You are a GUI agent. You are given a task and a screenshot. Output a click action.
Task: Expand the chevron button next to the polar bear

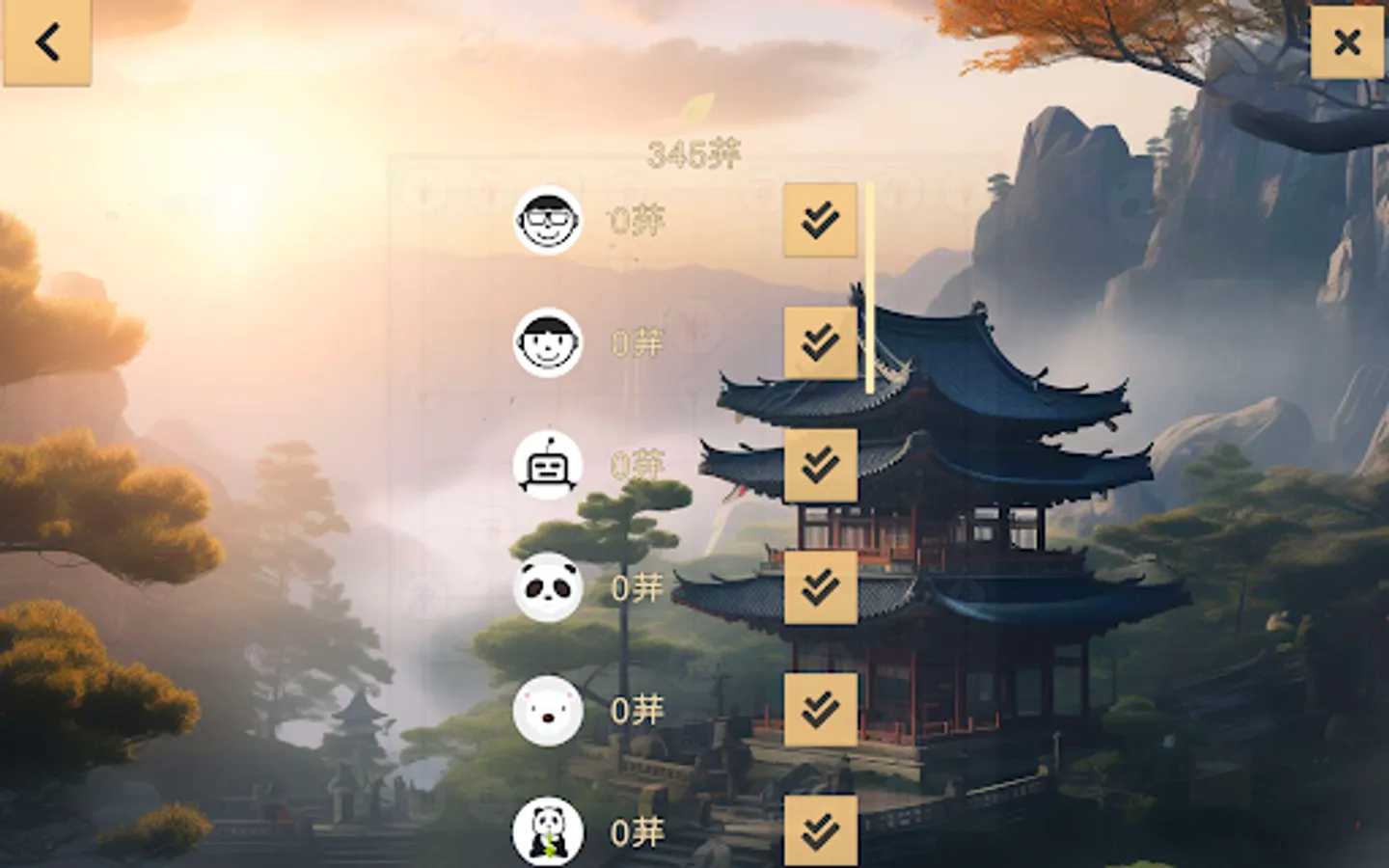[821, 712]
